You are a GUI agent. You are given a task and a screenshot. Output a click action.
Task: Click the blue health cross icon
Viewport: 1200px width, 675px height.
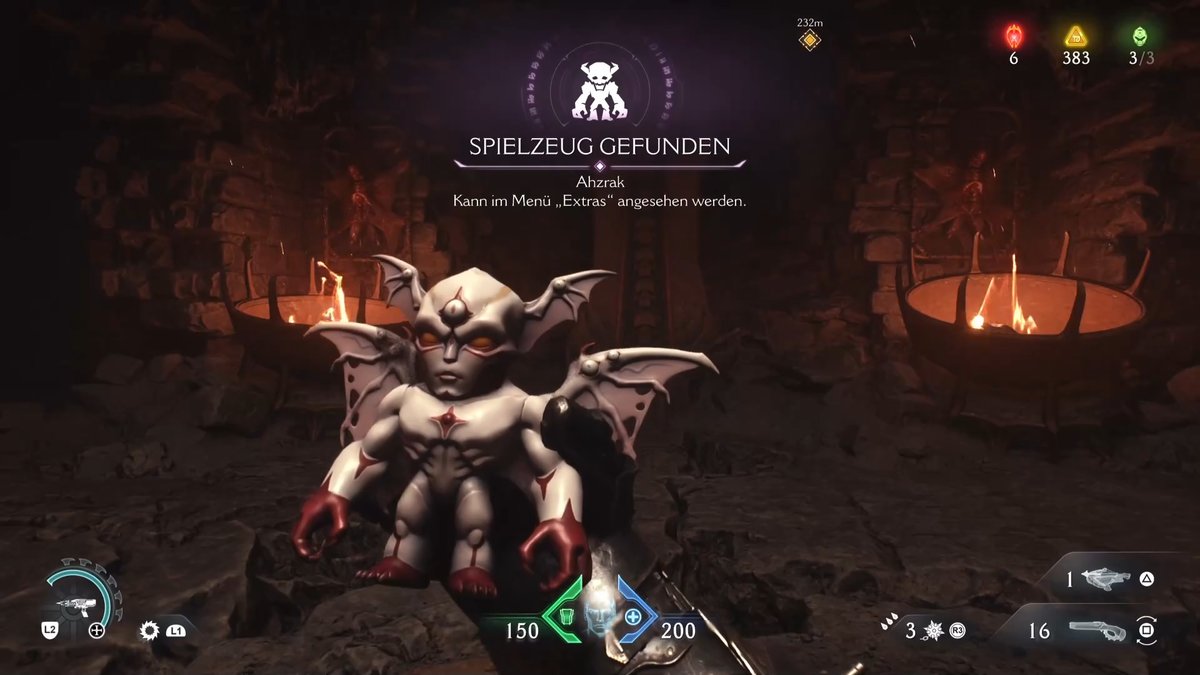tap(633, 616)
